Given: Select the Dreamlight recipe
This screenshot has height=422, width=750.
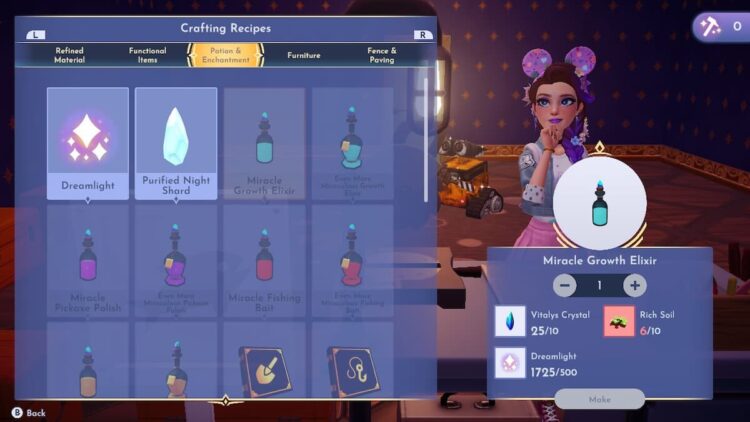Looking at the screenshot, I should tap(88, 143).
